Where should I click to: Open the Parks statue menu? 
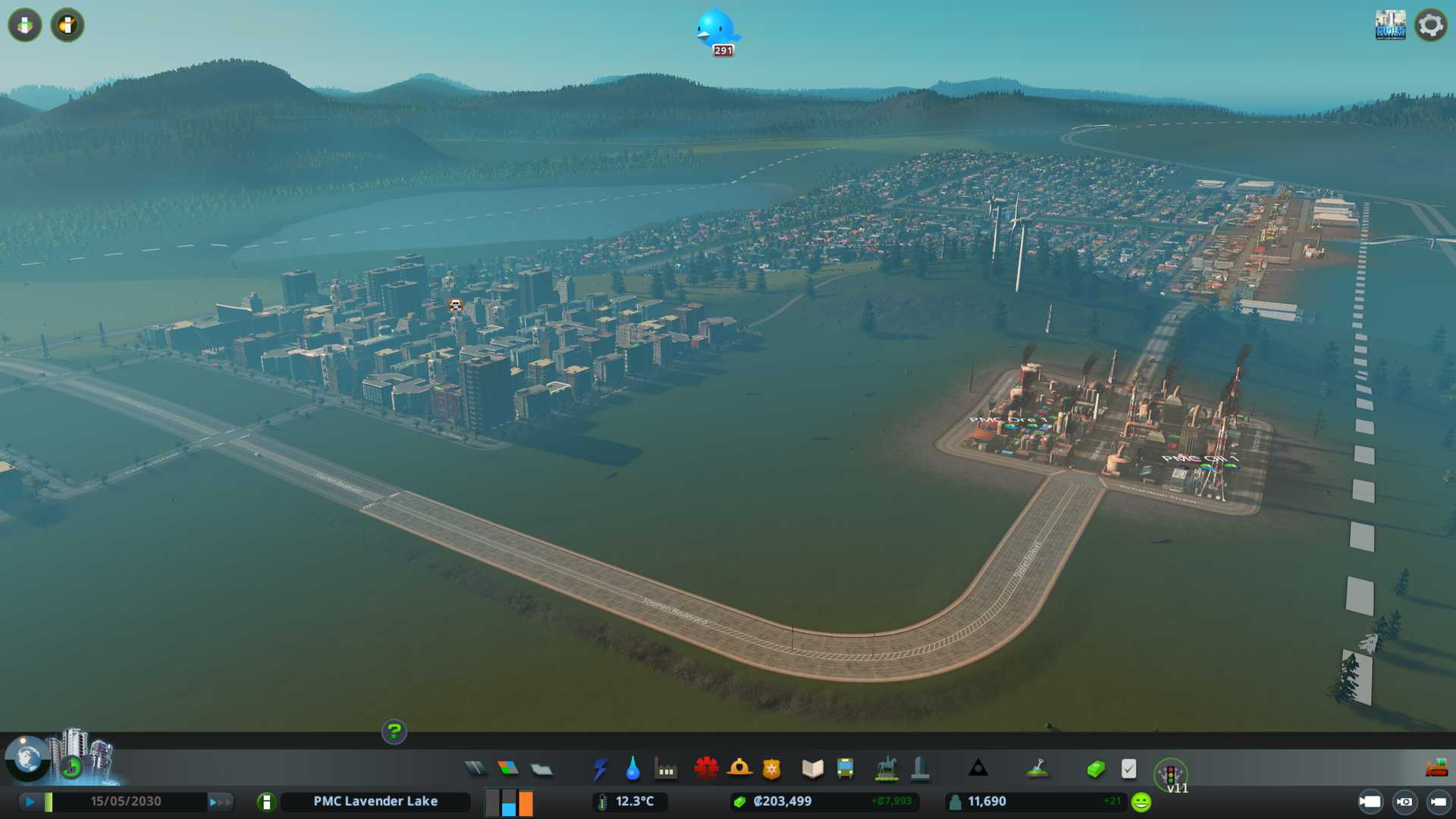(886, 769)
